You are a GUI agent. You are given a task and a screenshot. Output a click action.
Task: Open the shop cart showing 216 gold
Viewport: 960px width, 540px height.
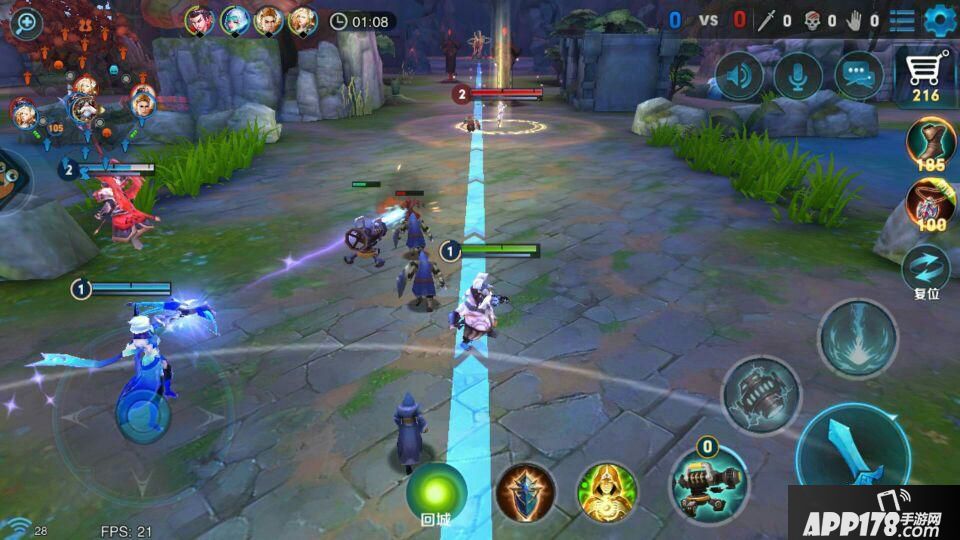[926, 77]
